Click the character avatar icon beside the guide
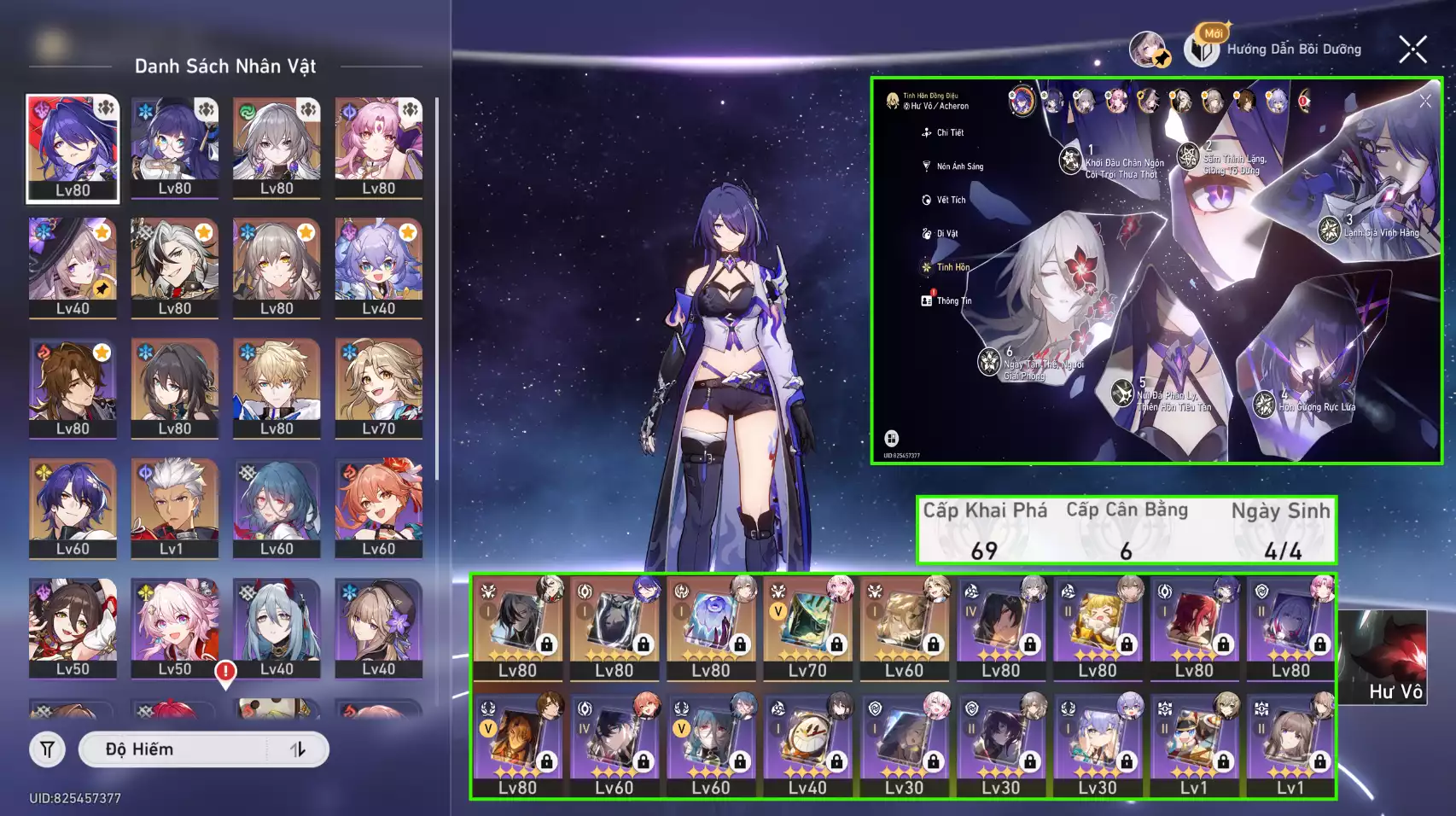Screen dimensions: 1456x816 click(x=1149, y=50)
